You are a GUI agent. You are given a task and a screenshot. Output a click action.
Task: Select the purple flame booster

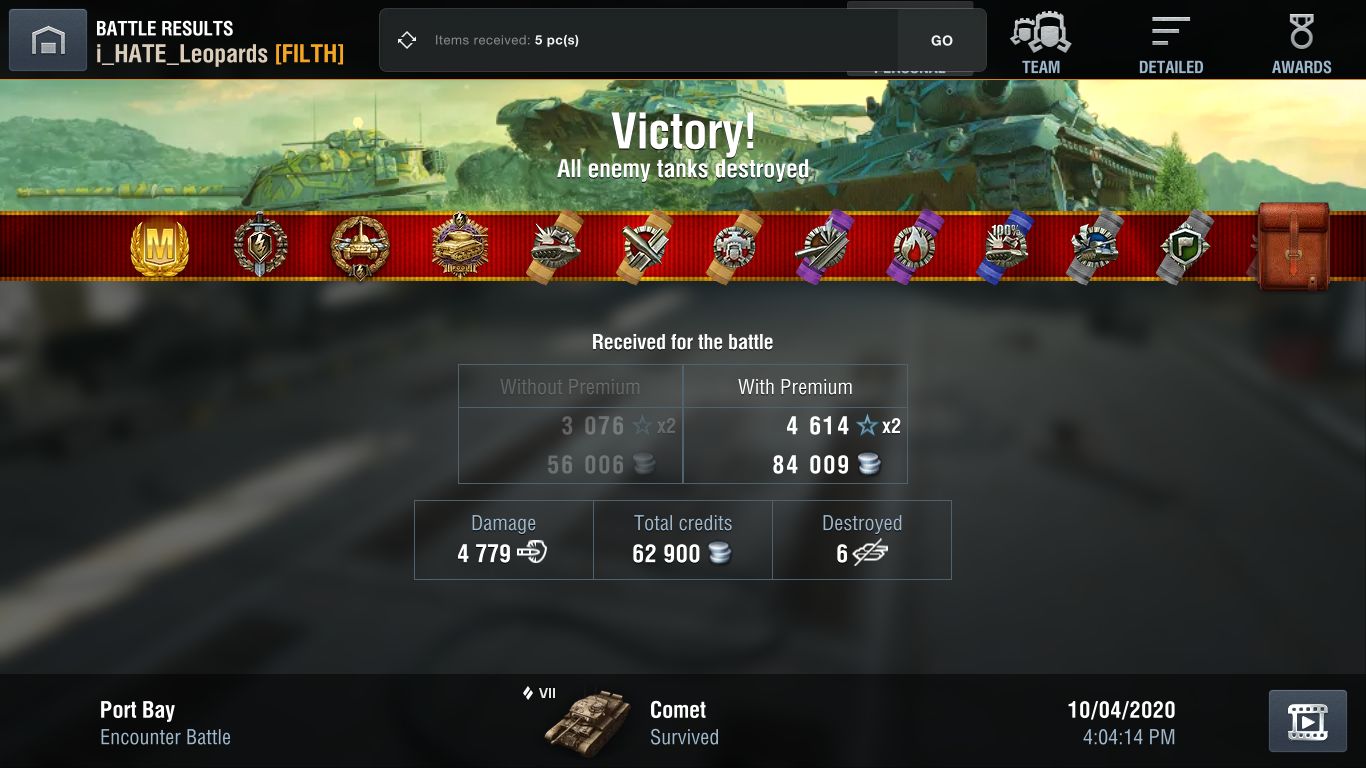913,247
